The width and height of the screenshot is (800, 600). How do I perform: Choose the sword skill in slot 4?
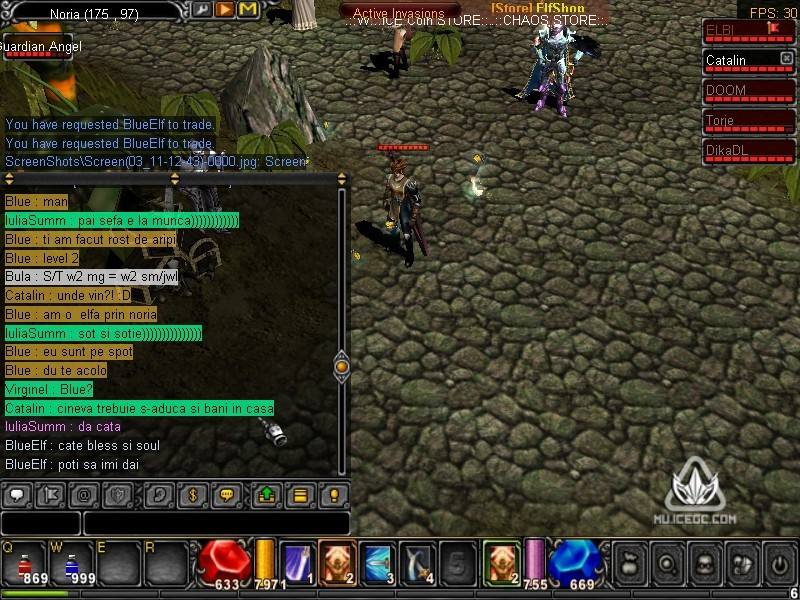pos(416,562)
